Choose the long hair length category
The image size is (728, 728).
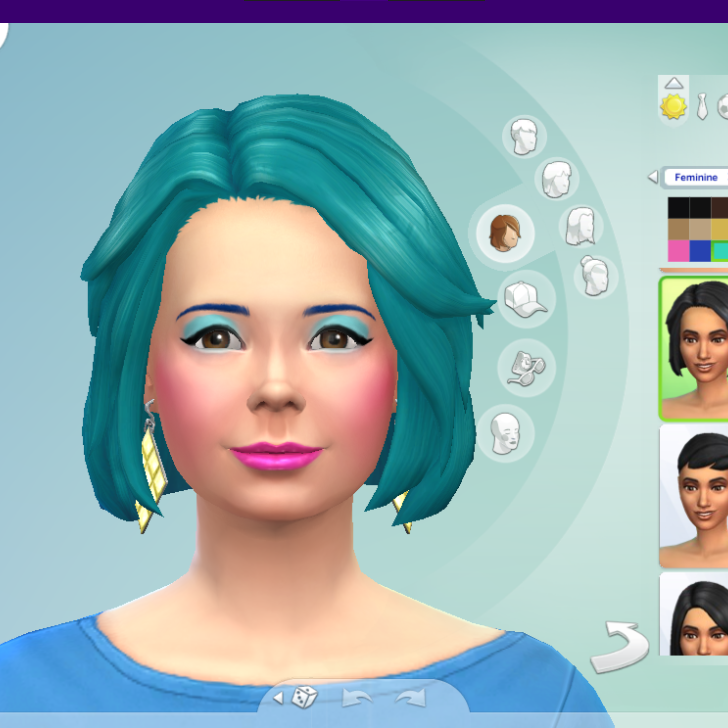click(581, 227)
